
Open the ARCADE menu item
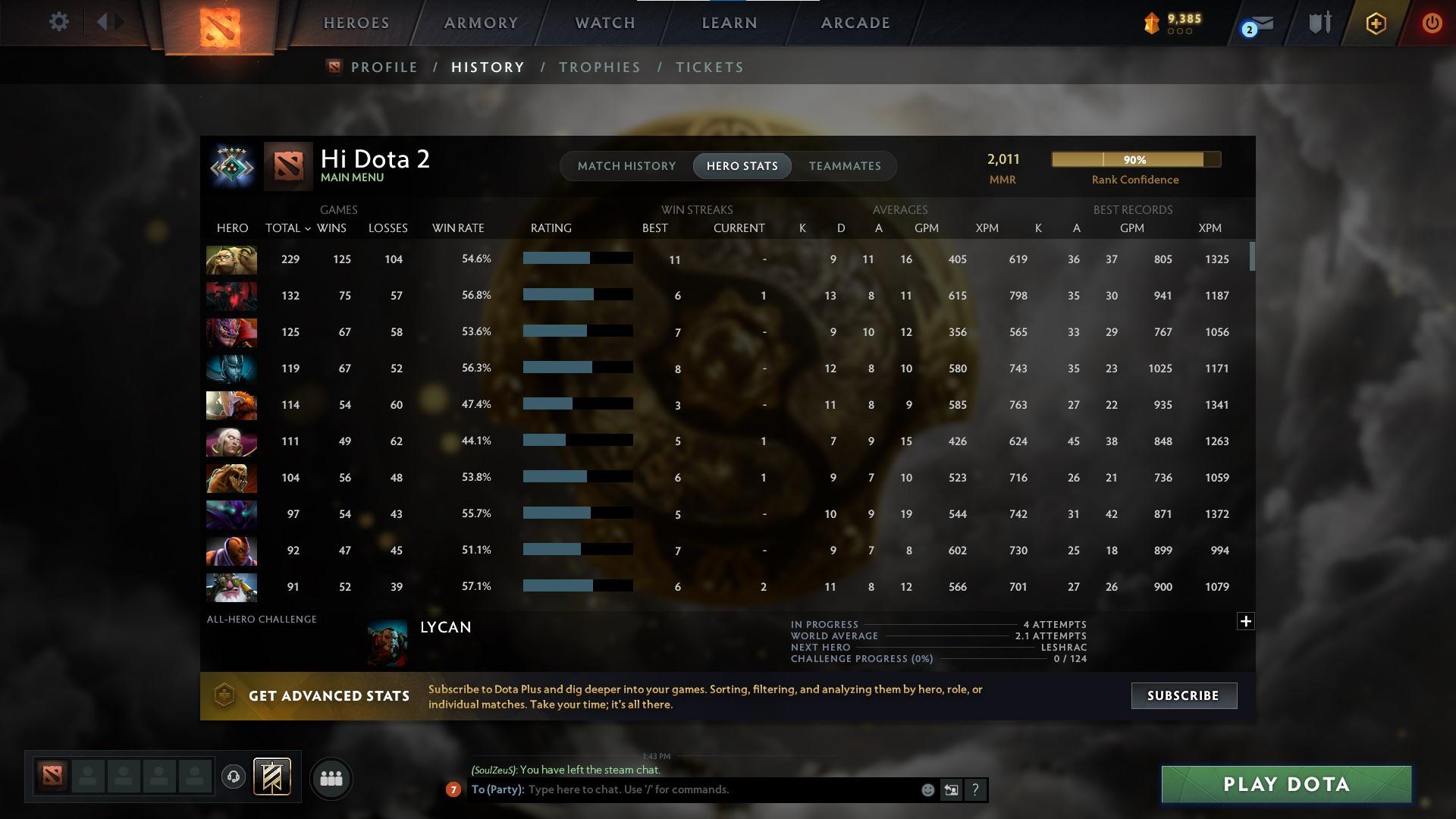[855, 23]
